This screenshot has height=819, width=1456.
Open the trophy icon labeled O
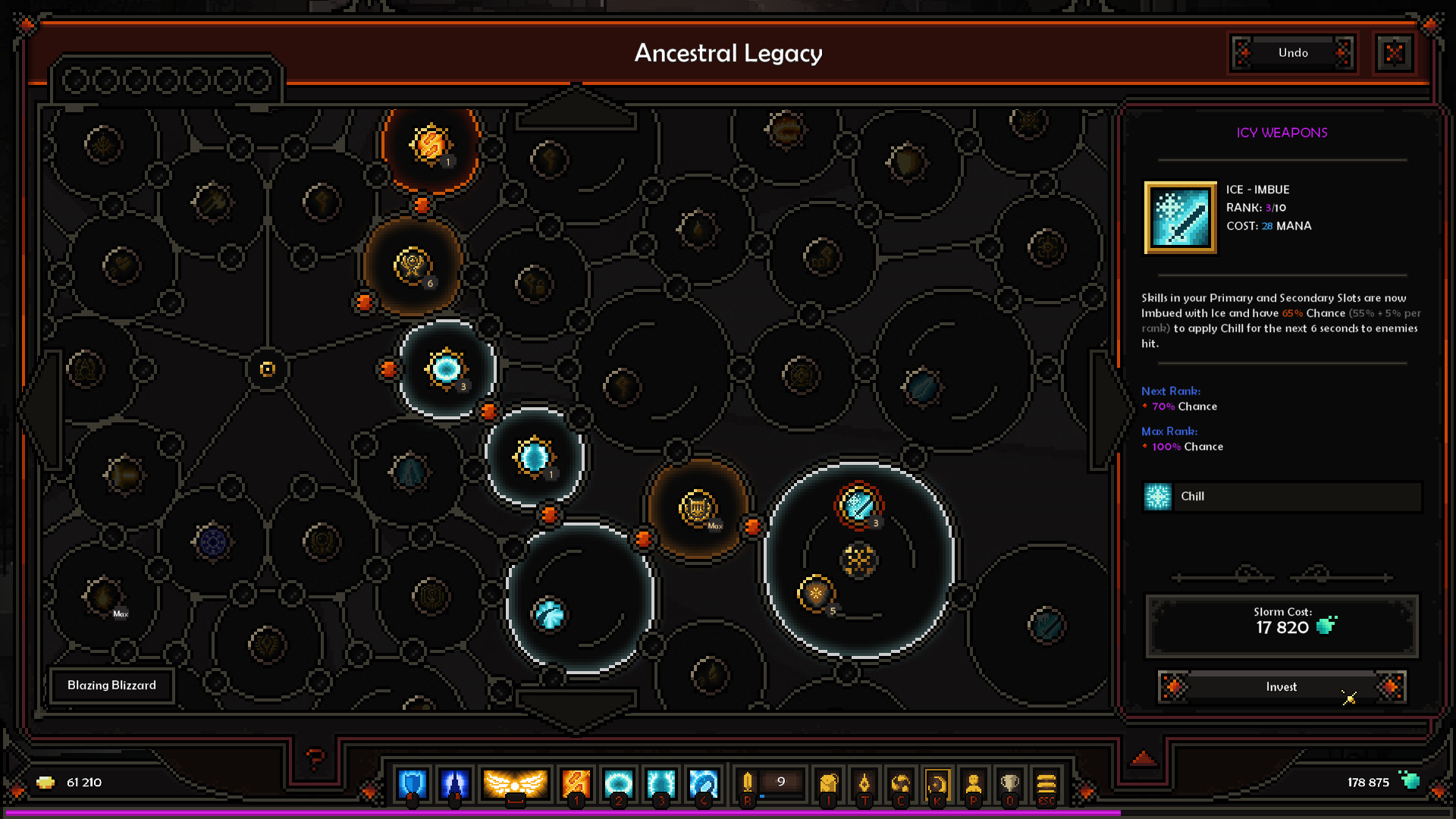tap(1009, 781)
